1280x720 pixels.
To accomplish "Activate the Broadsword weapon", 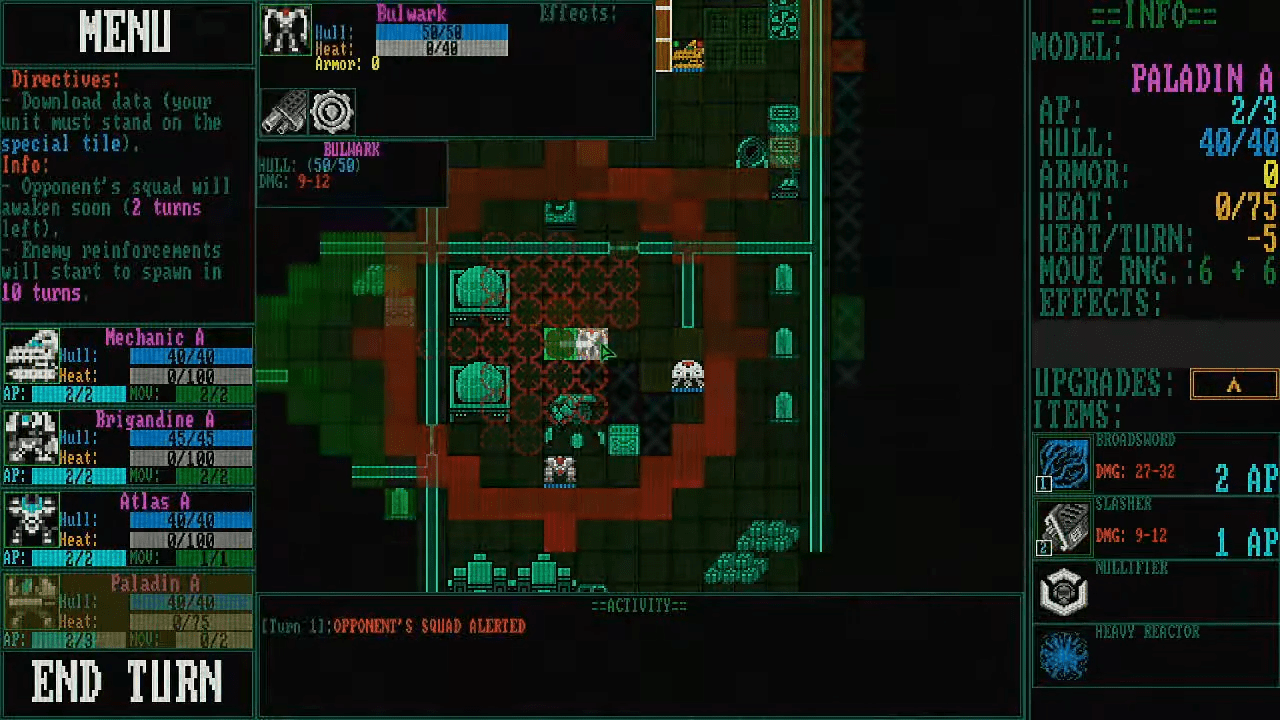I will point(1155,465).
